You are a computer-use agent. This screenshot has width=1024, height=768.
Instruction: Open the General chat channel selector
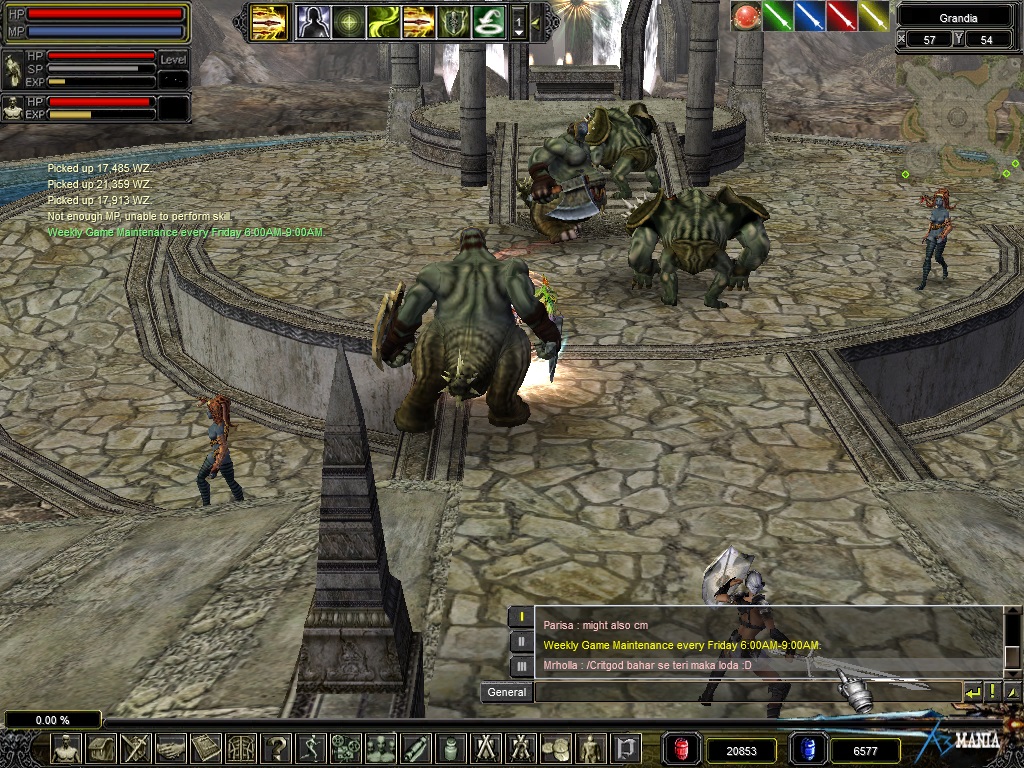(506, 692)
